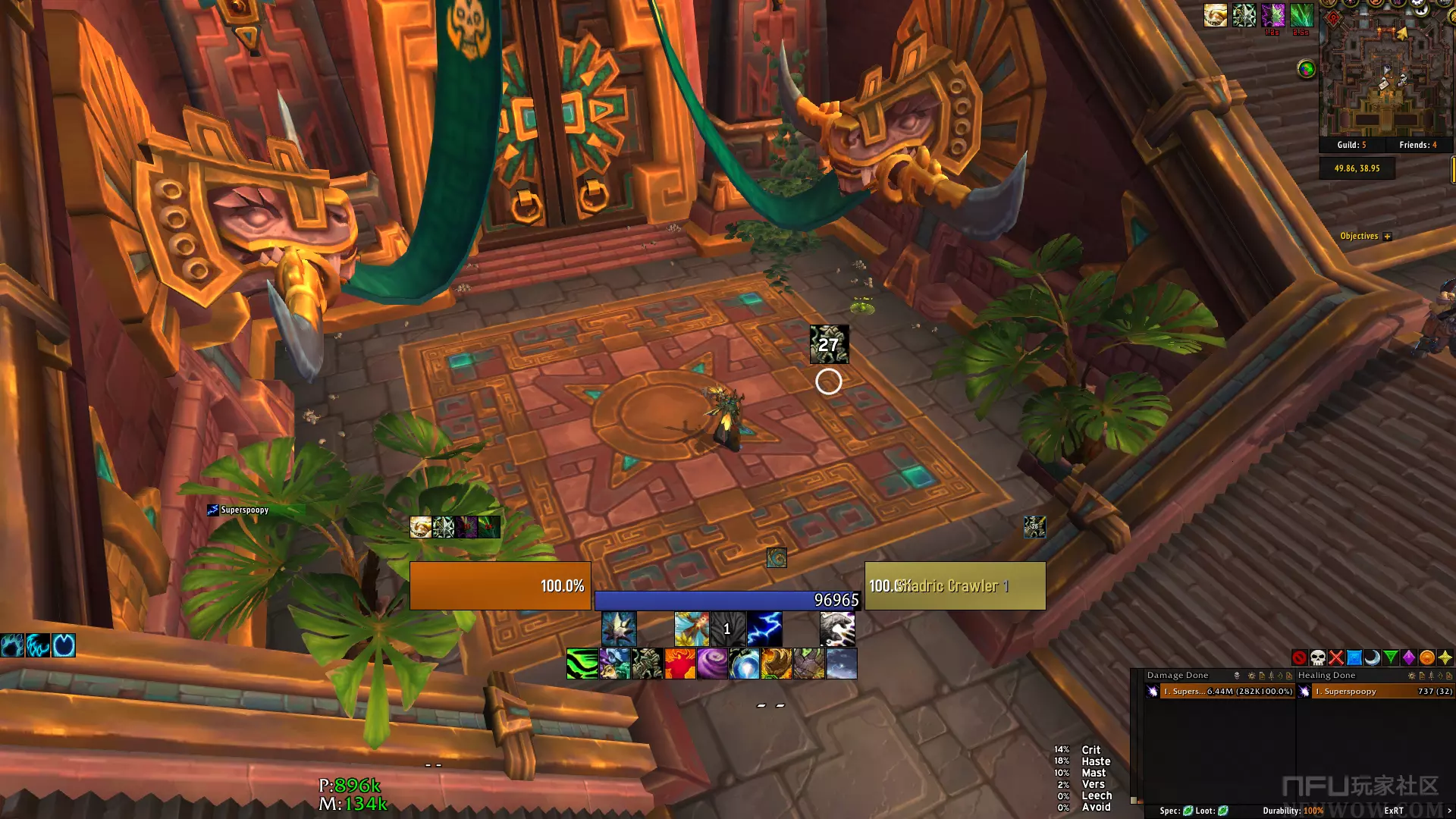This screenshot has width=1456, height=819.
Task: Click the Superspoopy player name frame
Action: coord(244,510)
